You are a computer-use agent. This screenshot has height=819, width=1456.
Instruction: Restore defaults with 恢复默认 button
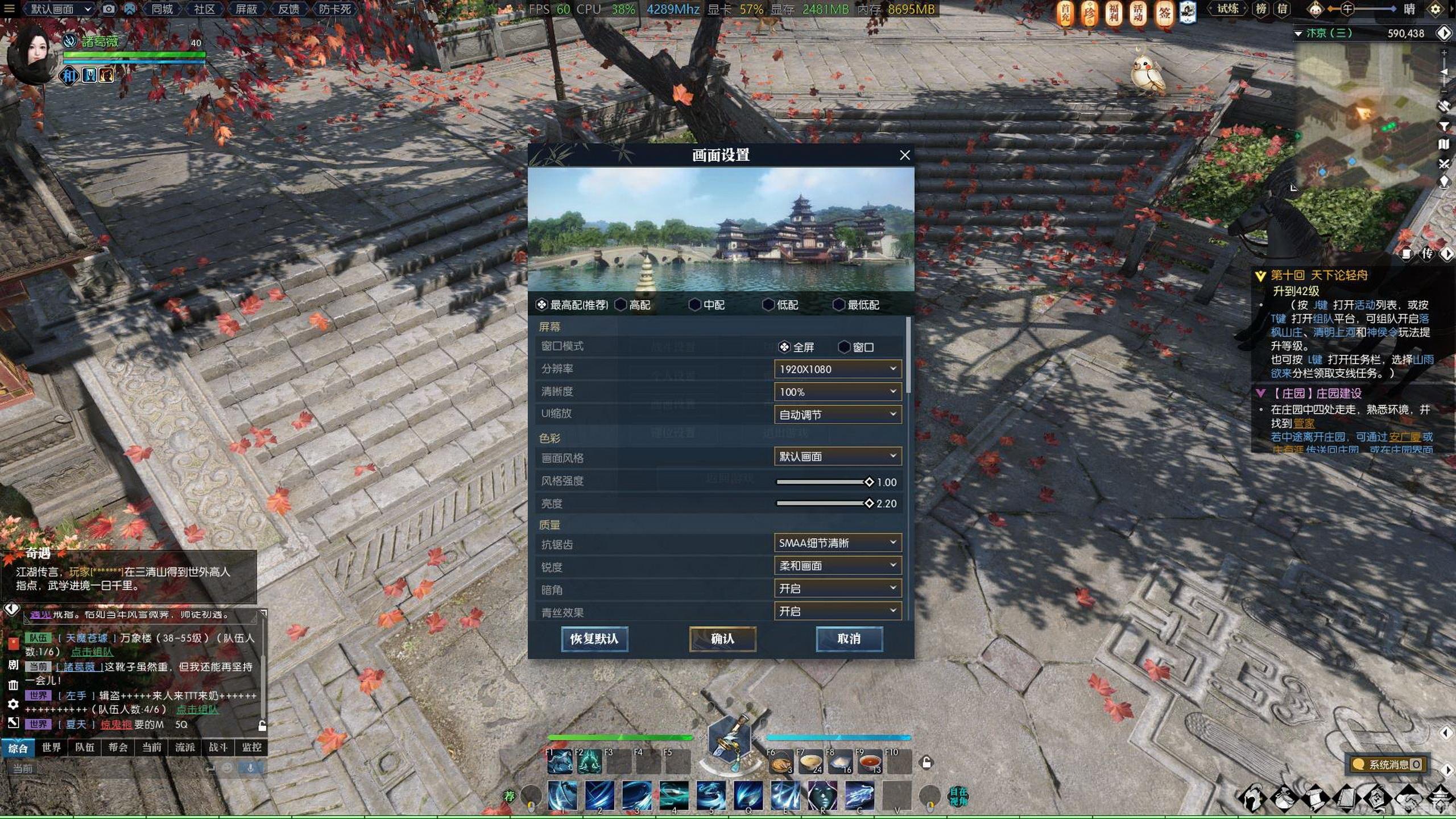tap(594, 639)
